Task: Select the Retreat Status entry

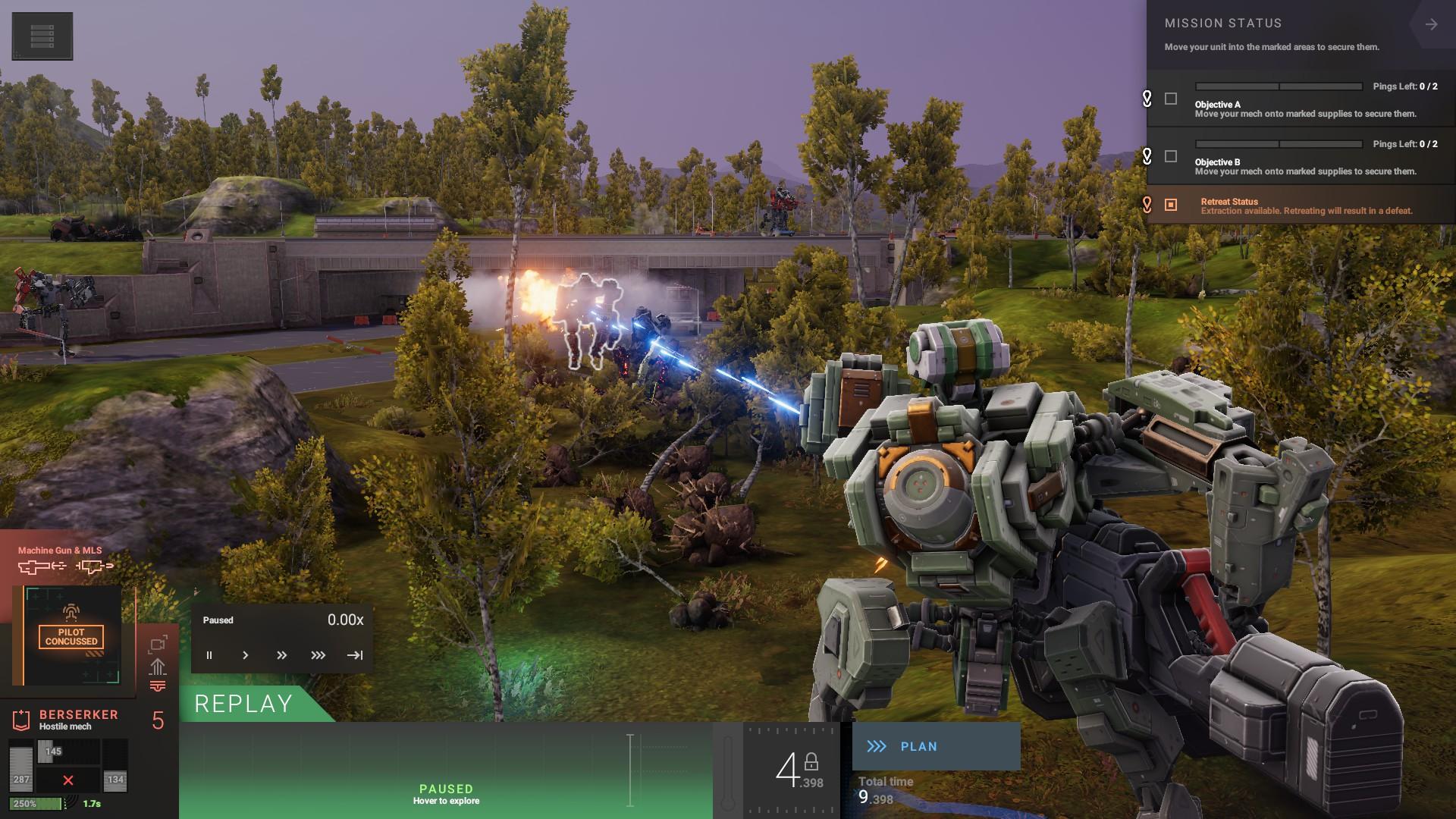Action: (x=1306, y=206)
